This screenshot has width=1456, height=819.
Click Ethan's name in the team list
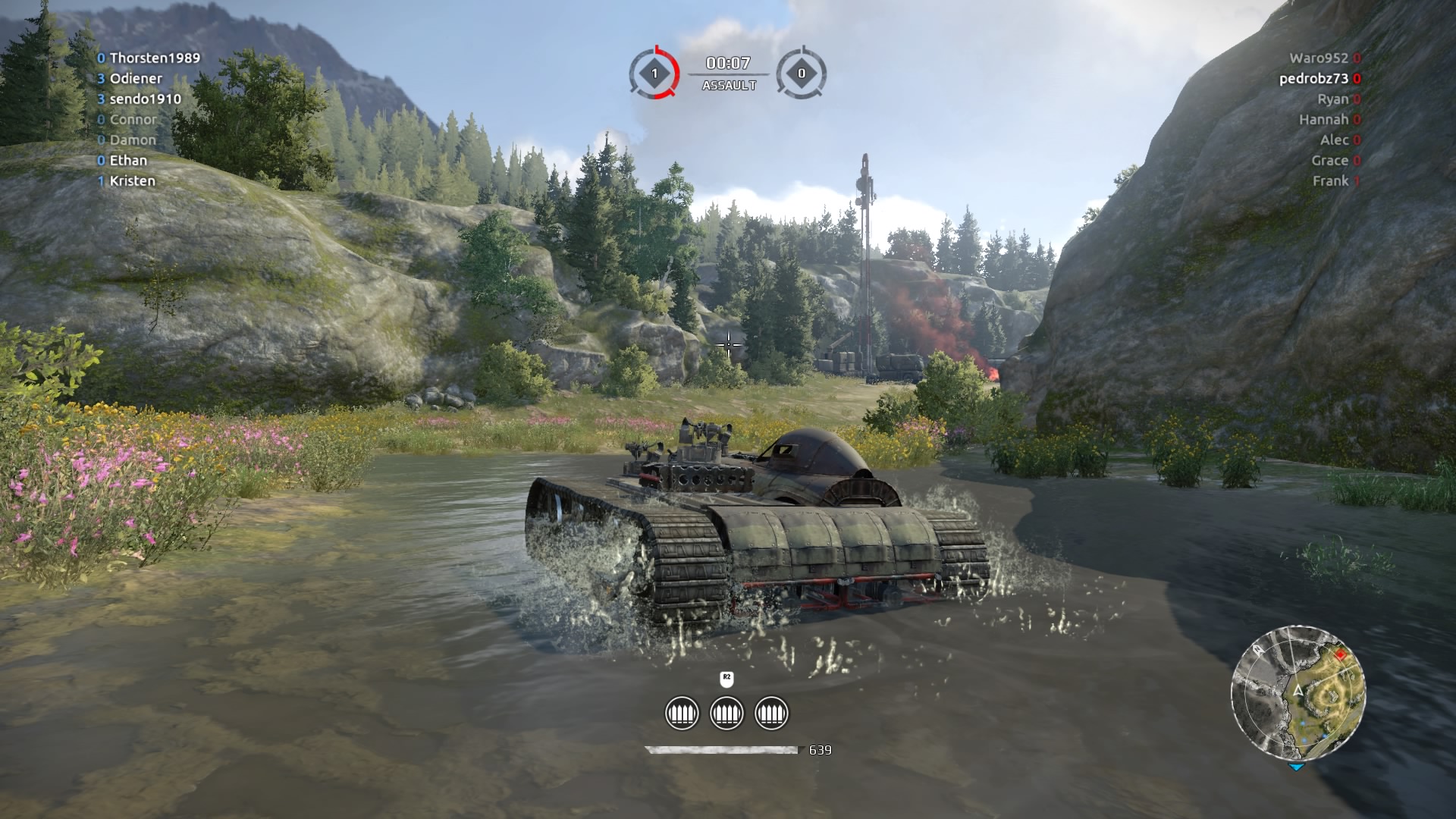click(x=128, y=161)
